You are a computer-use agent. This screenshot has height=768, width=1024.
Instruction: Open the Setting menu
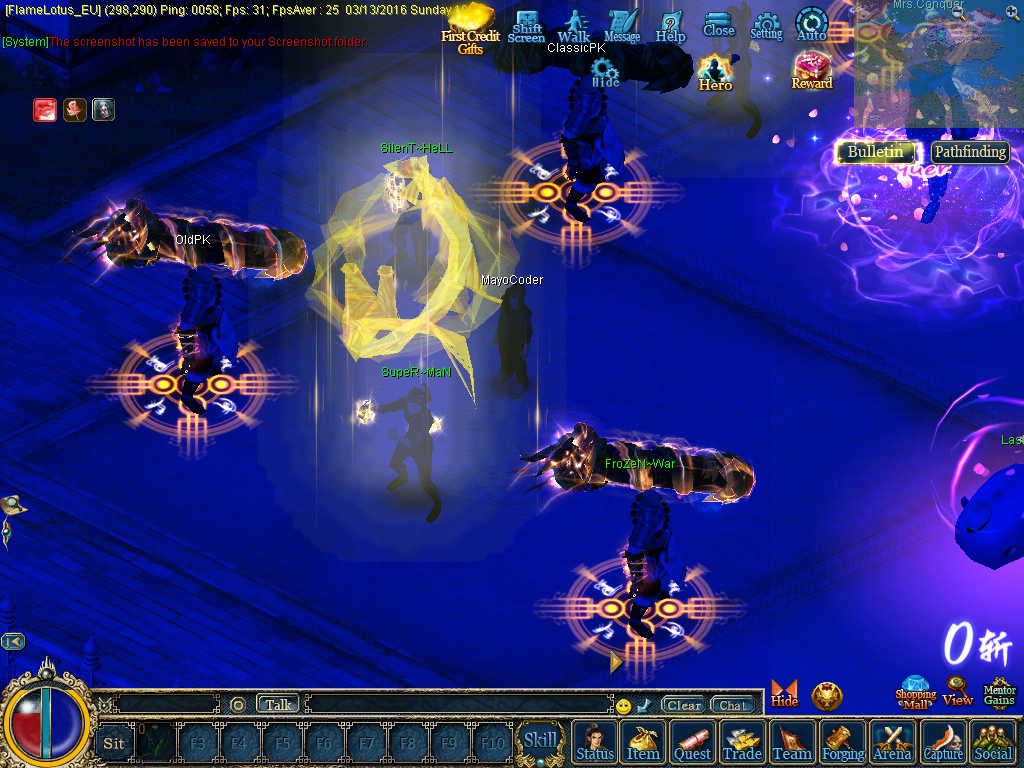(766, 26)
